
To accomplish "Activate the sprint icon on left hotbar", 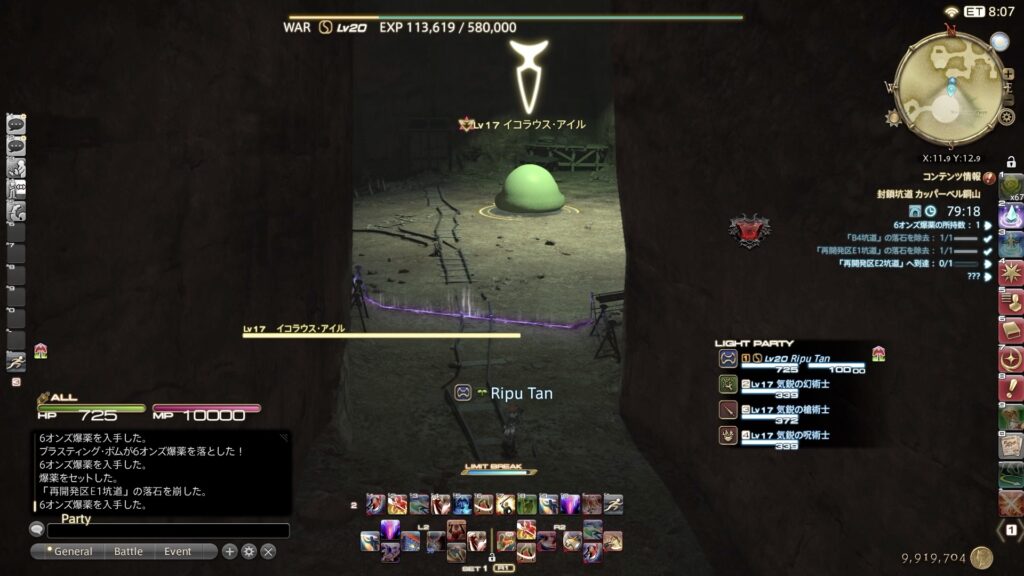I will click(x=16, y=362).
